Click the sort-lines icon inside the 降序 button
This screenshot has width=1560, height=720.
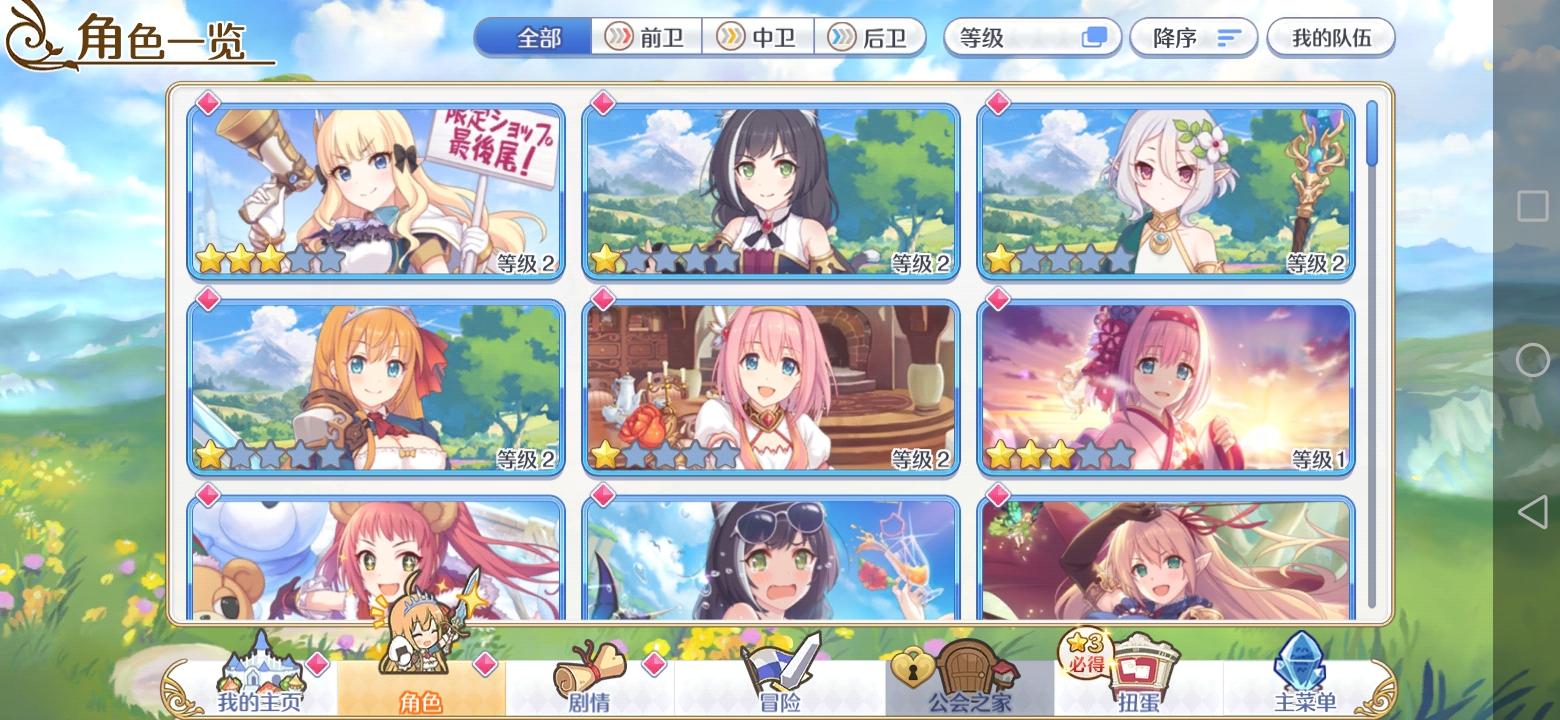(x=1227, y=37)
